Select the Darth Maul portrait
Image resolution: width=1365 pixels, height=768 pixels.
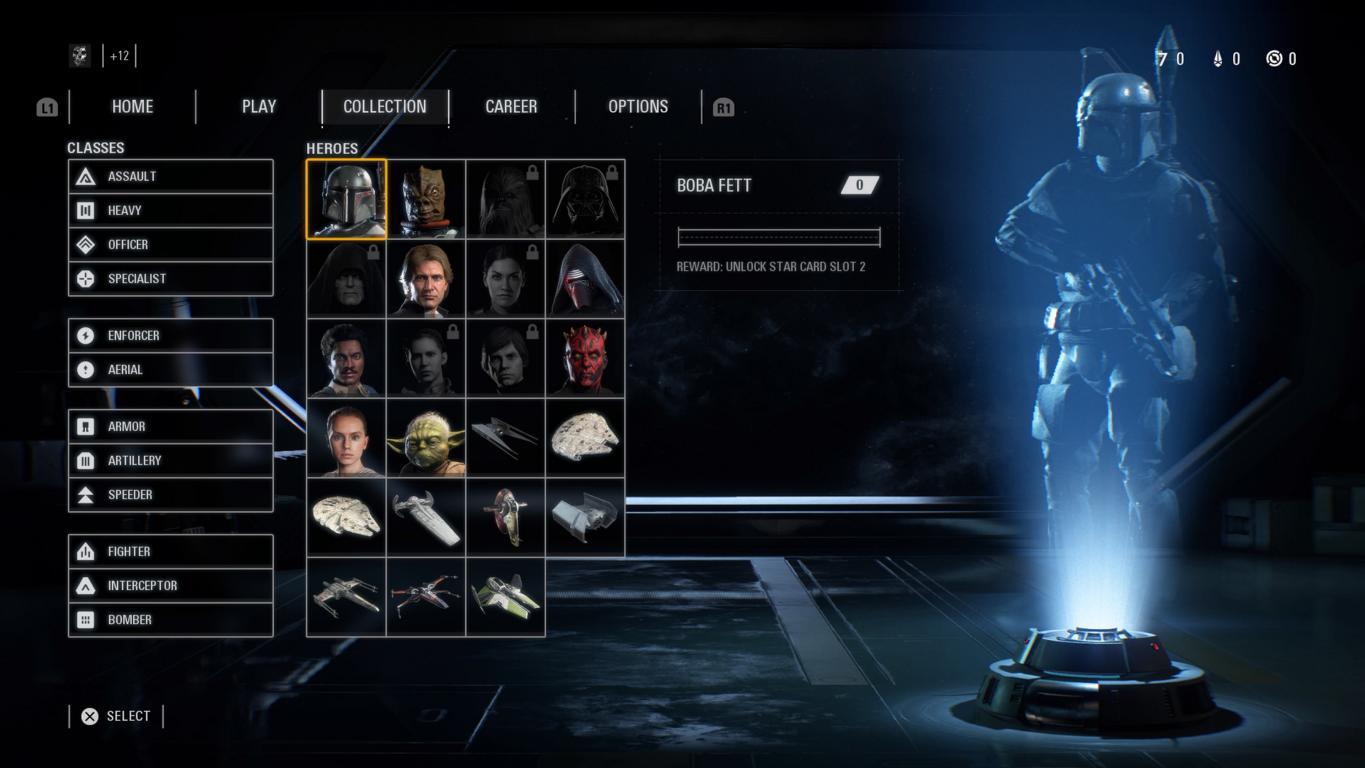(585, 358)
